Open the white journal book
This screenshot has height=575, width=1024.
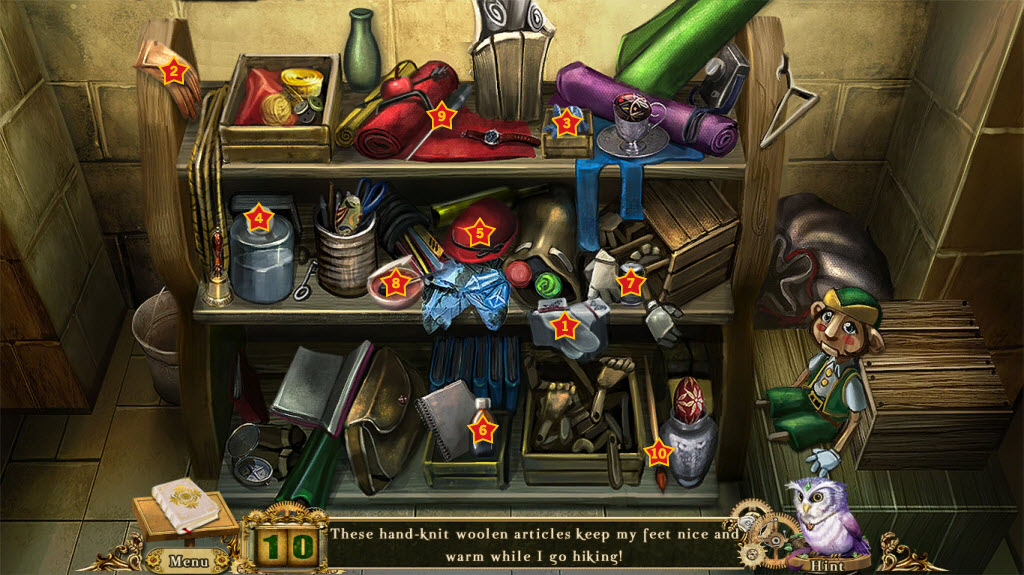186,505
